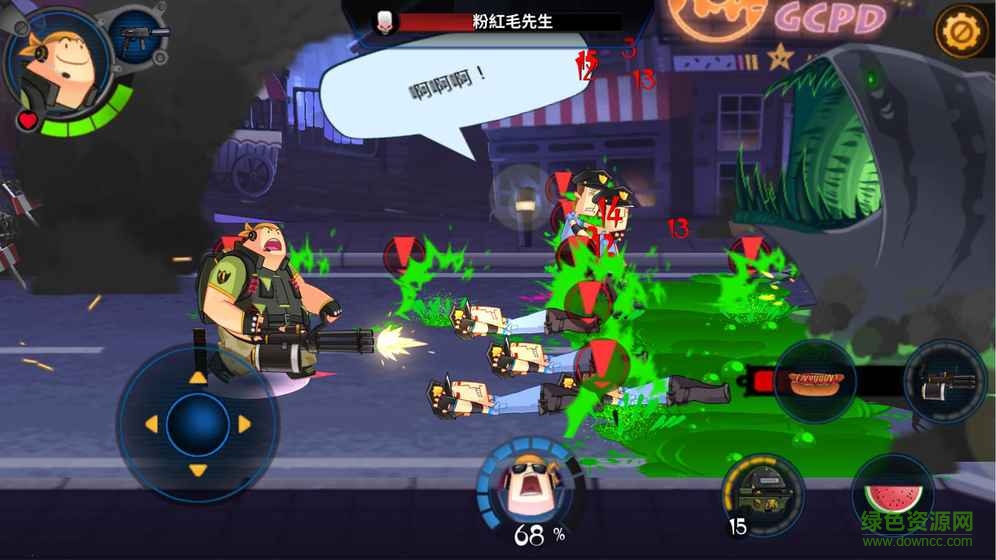Fire the minigun attack button
The width and height of the screenshot is (996, 560).
tap(945, 382)
